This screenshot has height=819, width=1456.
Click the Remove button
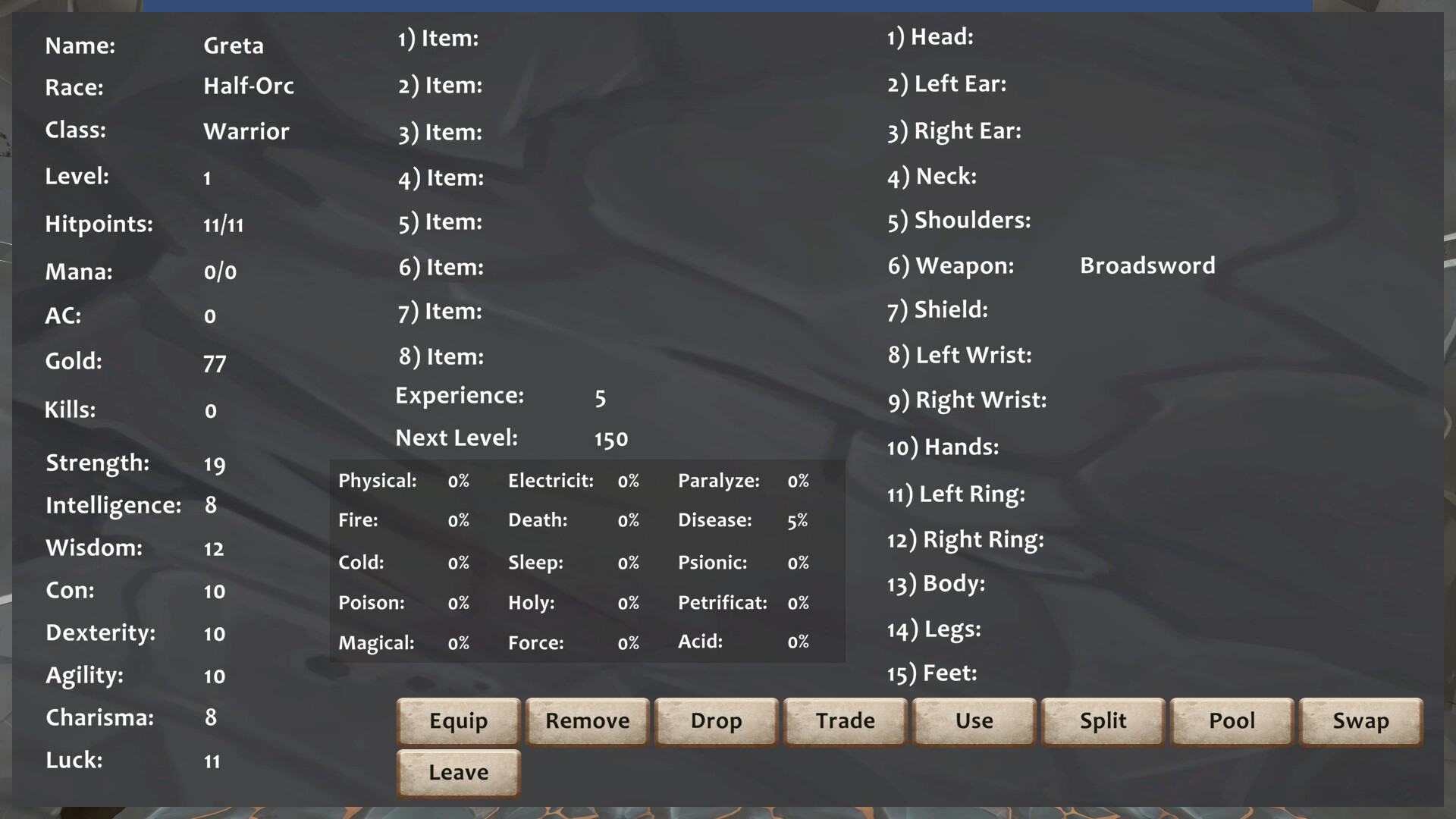coord(587,721)
